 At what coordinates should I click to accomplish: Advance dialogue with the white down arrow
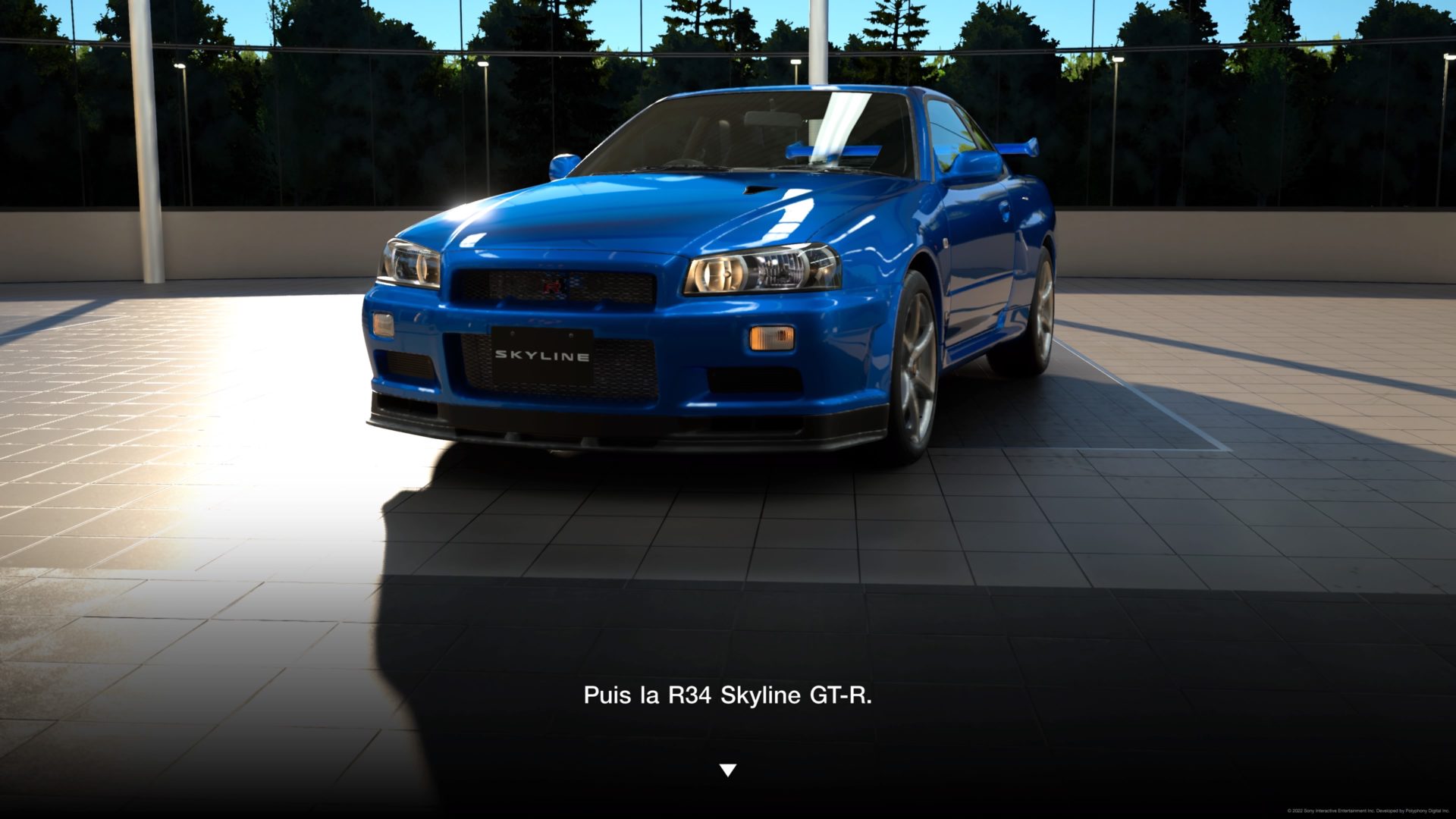727,770
